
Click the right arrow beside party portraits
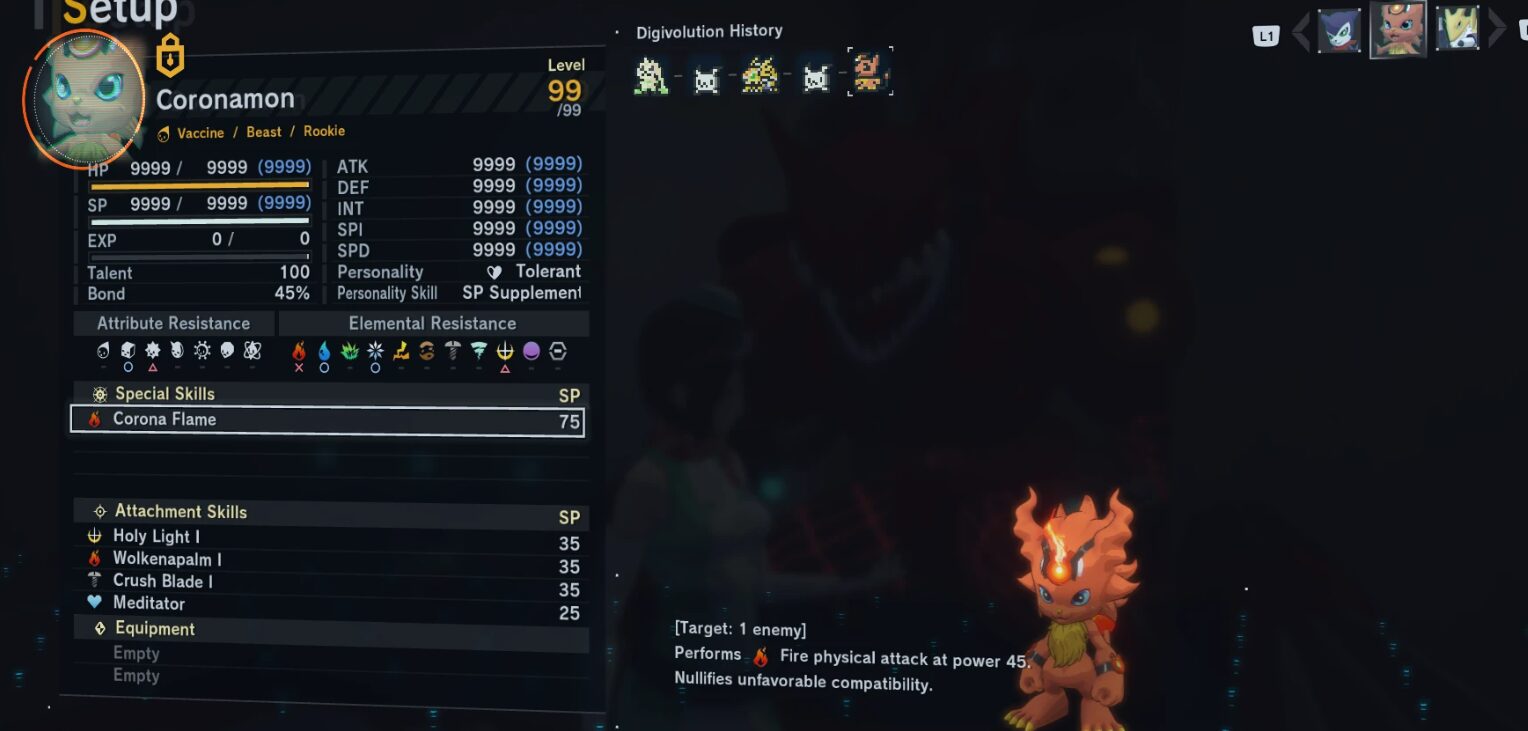point(1497,29)
